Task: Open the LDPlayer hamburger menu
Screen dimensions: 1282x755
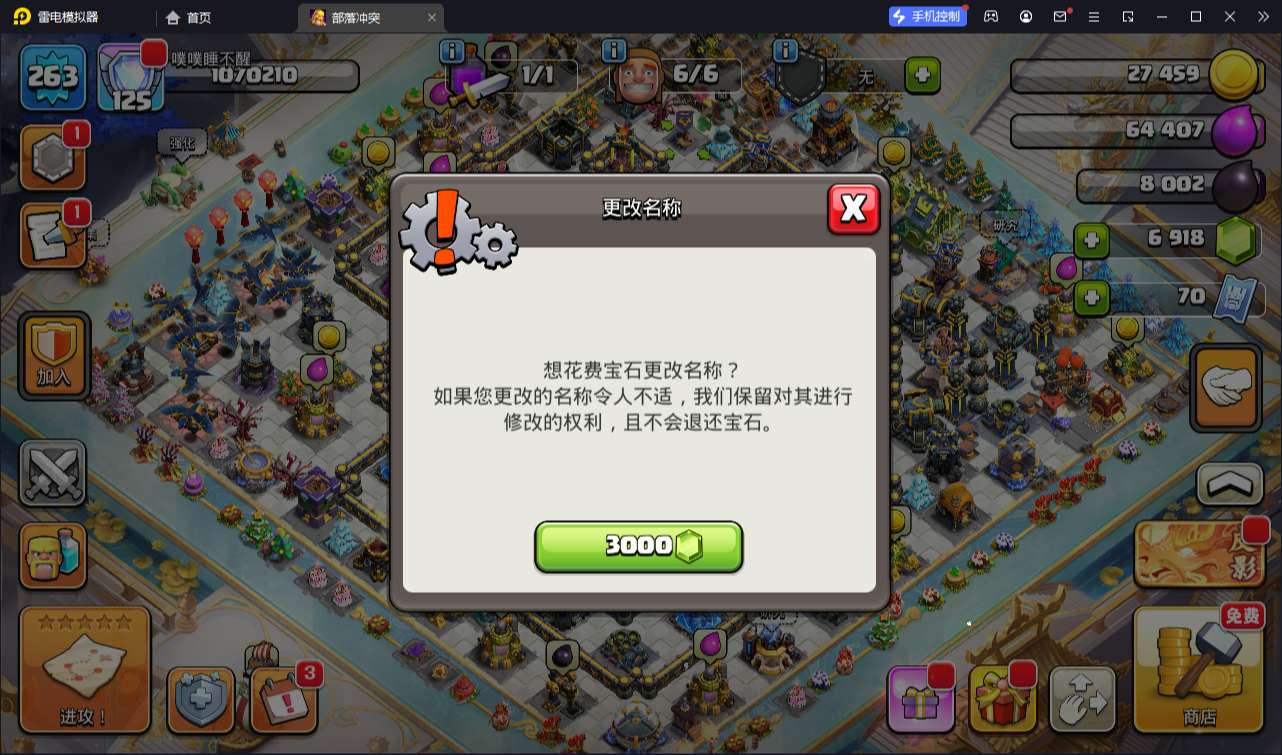Action: tap(1096, 16)
